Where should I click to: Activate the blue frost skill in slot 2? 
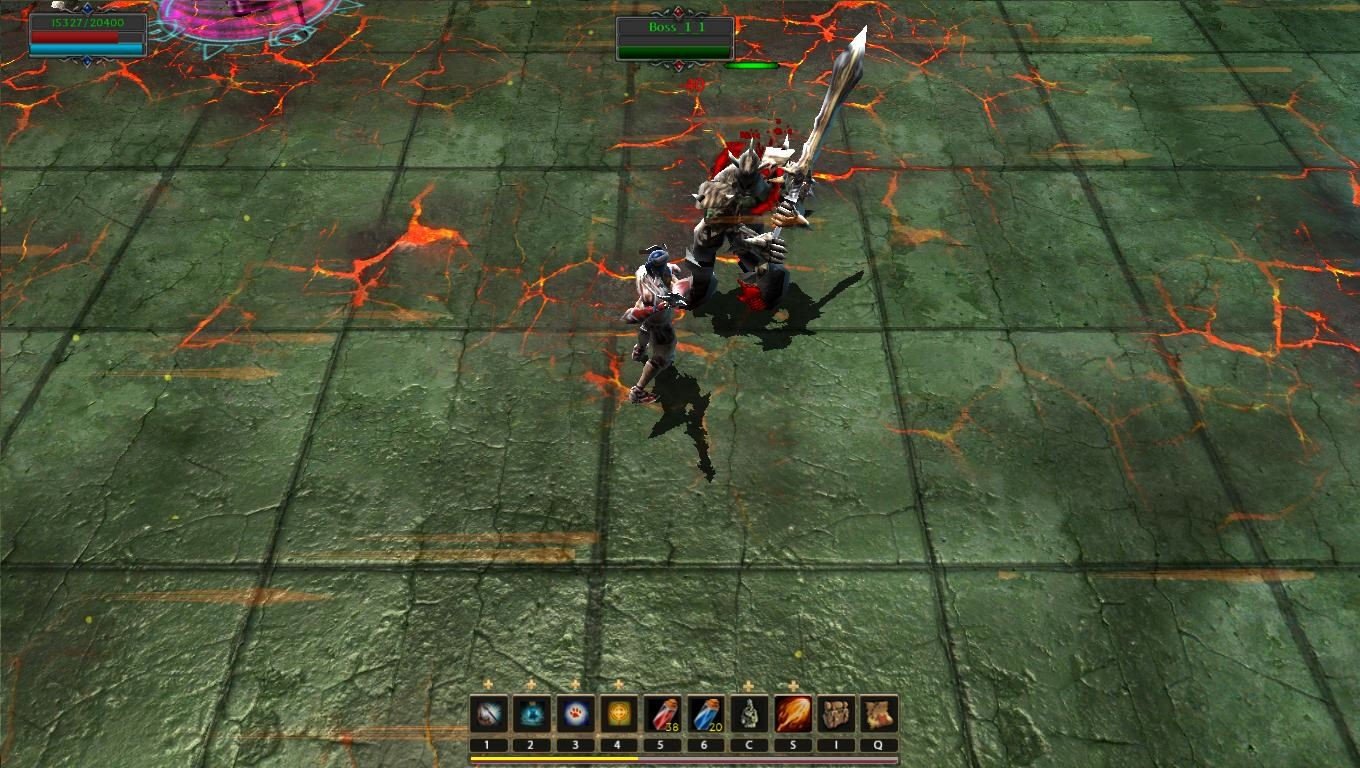click(x=531, y=713)
